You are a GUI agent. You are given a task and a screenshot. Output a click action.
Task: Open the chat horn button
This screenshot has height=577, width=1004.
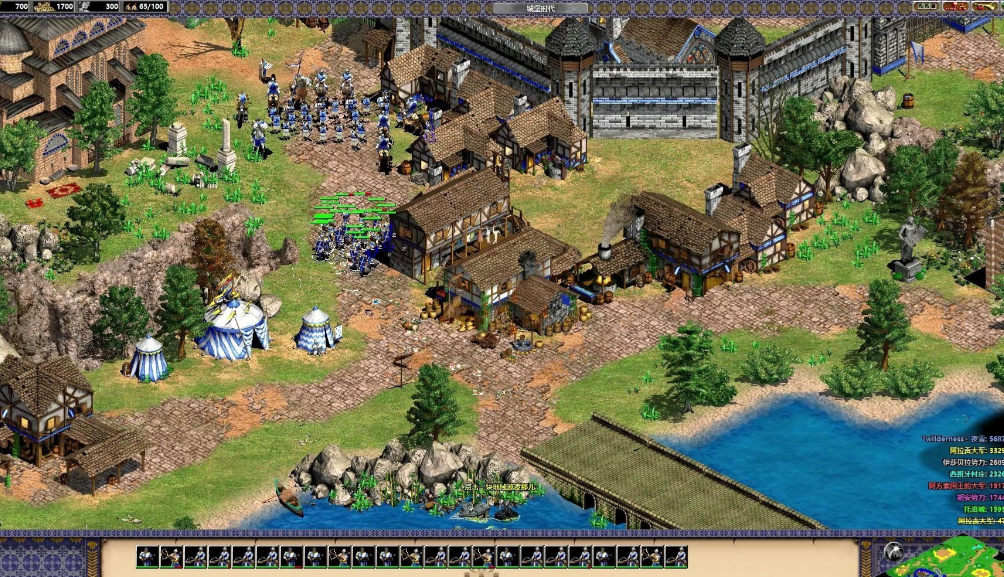click(x=985, y=7)
